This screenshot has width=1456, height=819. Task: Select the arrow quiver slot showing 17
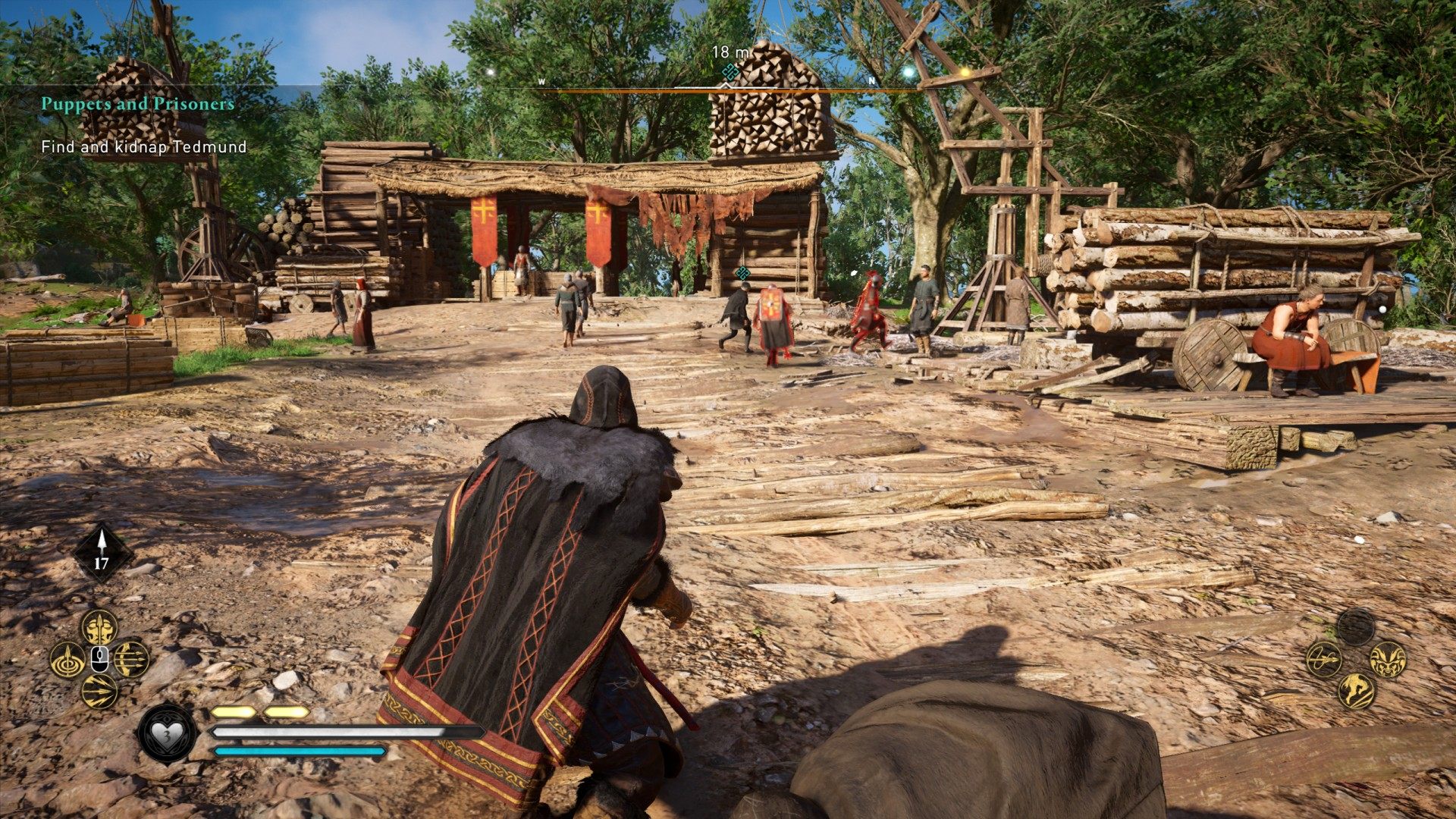coord(102,554)
